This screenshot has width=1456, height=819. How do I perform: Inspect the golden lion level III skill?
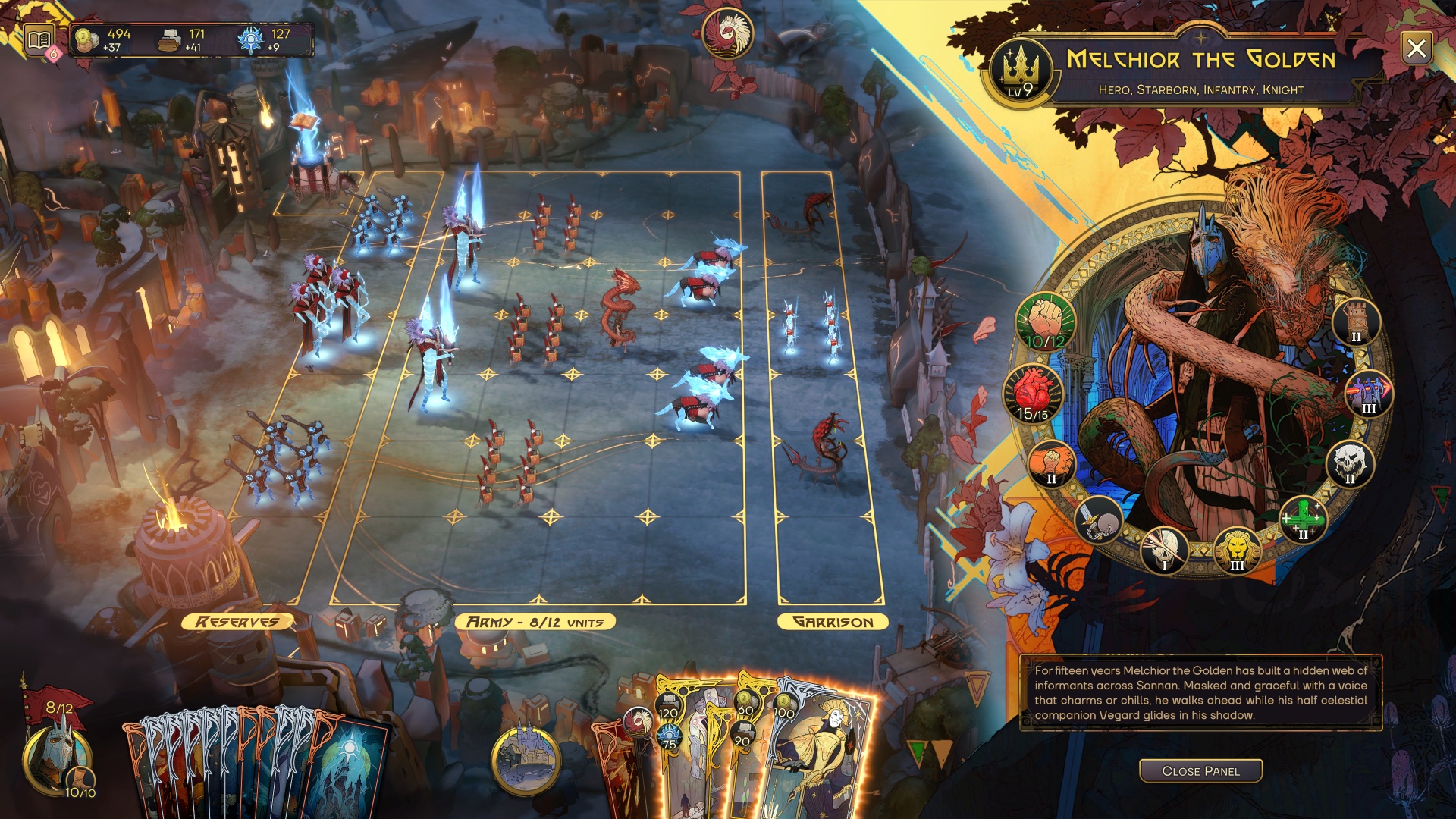[x=1237, y=551]
